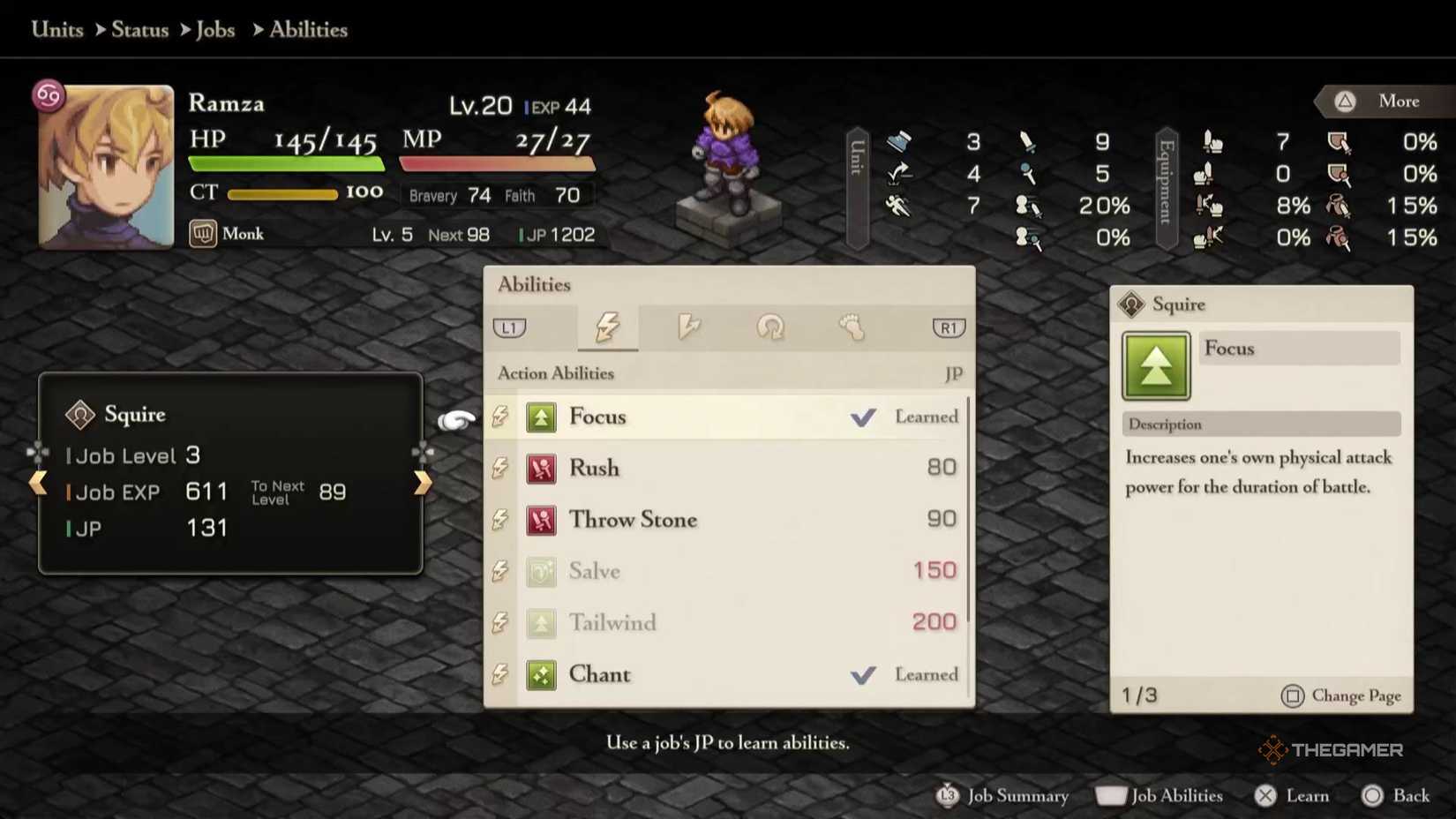Open the Reaction abilities category

(x=689, y=327)
